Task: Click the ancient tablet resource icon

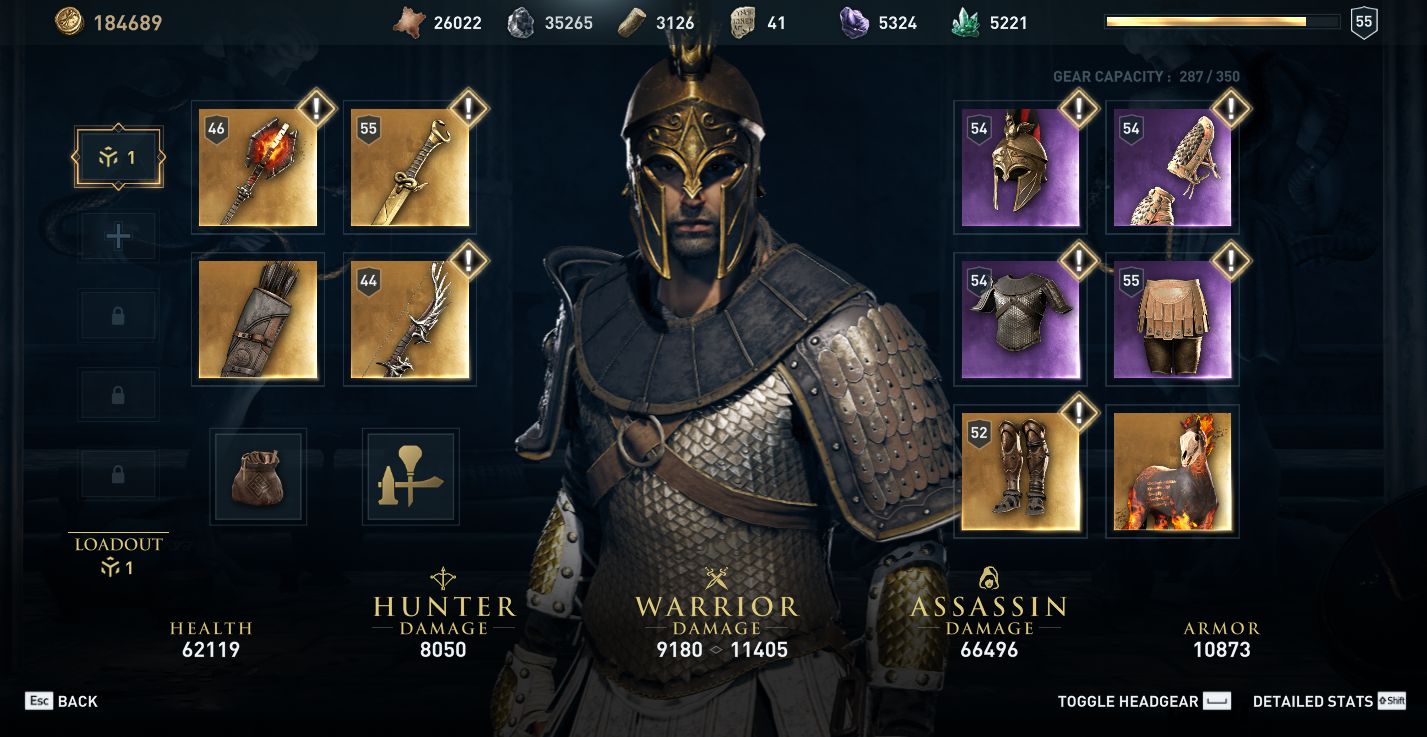Action: 742,21
